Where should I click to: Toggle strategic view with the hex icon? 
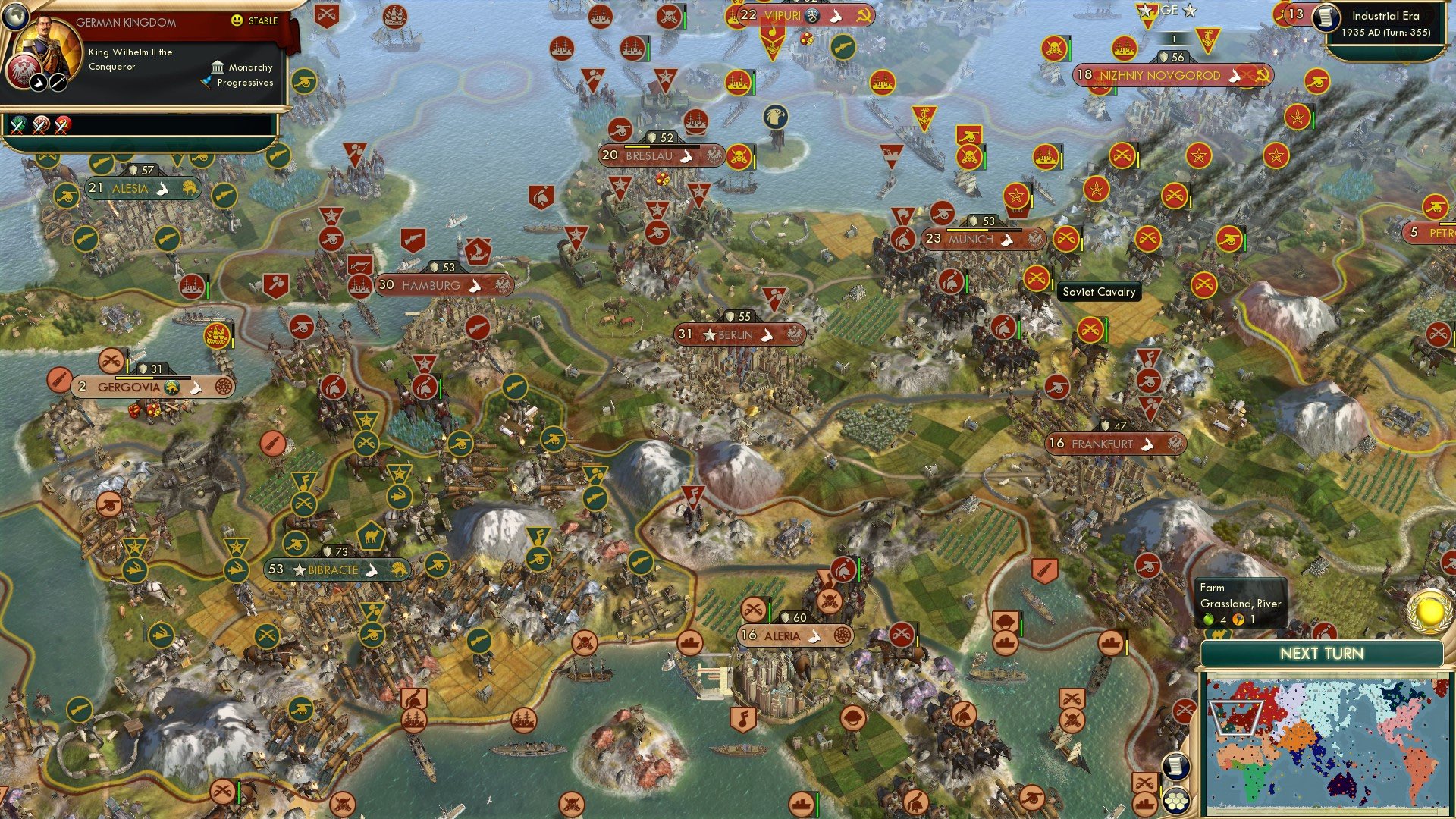(1178, 799)
